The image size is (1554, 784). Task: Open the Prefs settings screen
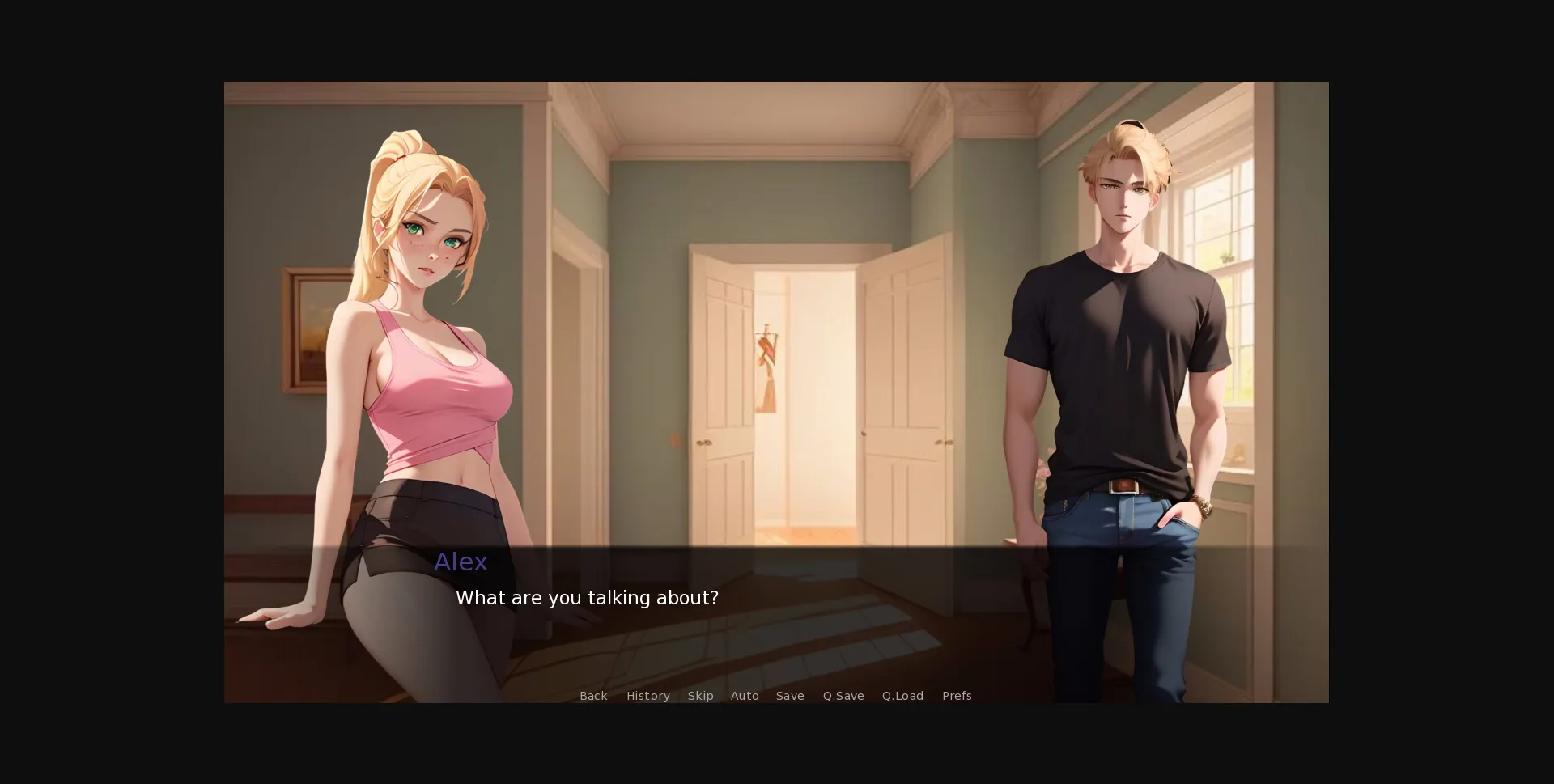[x=957, y=696]
